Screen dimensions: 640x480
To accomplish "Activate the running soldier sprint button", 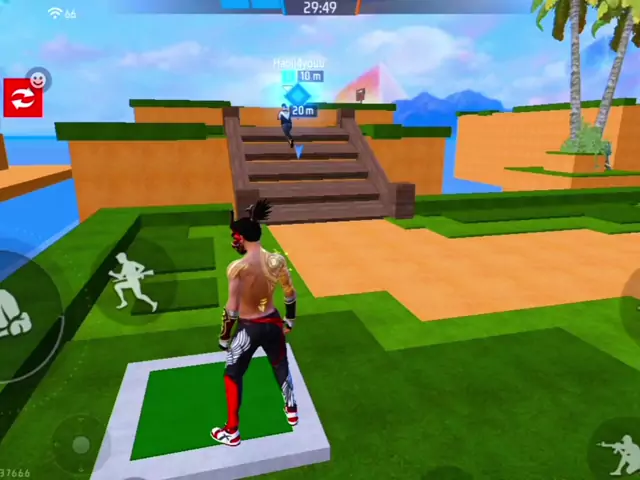I will click(132, 281).
